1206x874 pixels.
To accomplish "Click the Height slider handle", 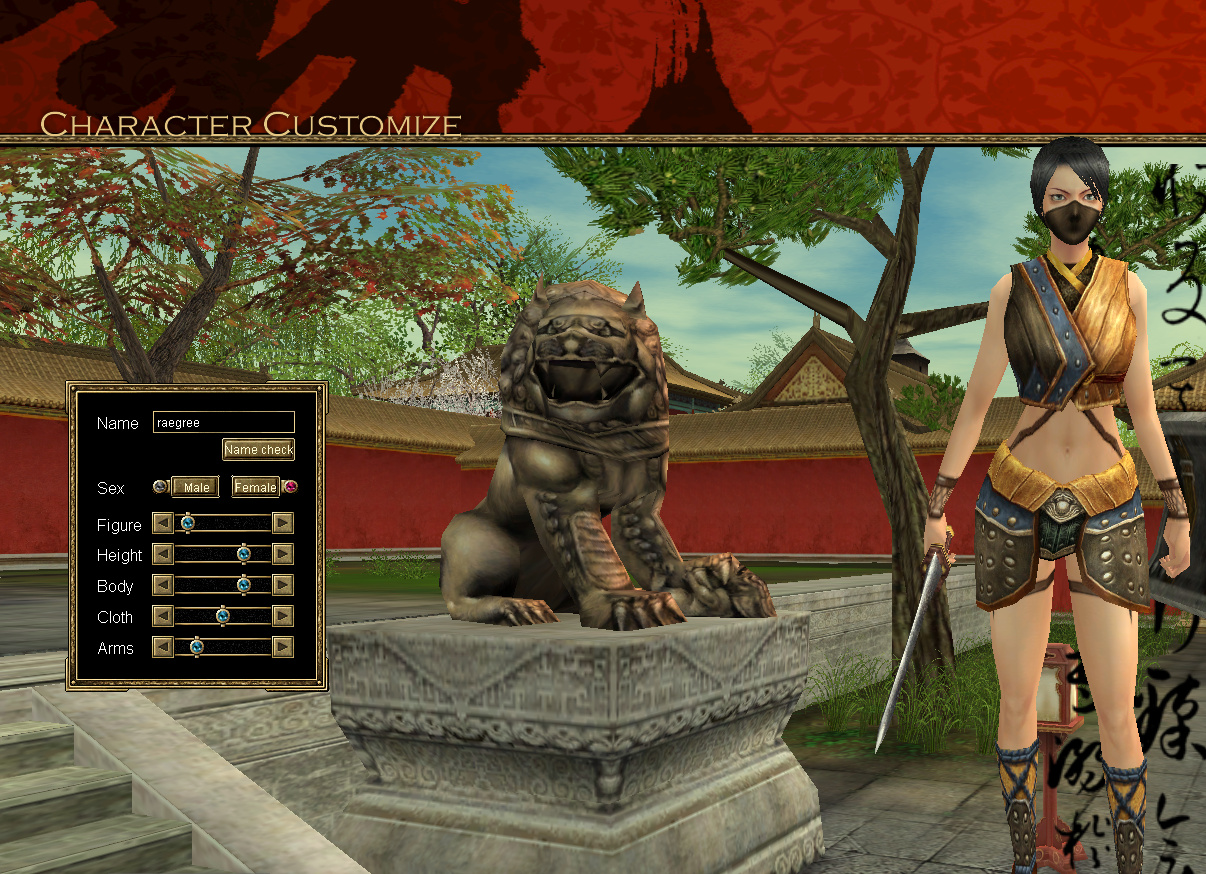I will coord(243,554).
